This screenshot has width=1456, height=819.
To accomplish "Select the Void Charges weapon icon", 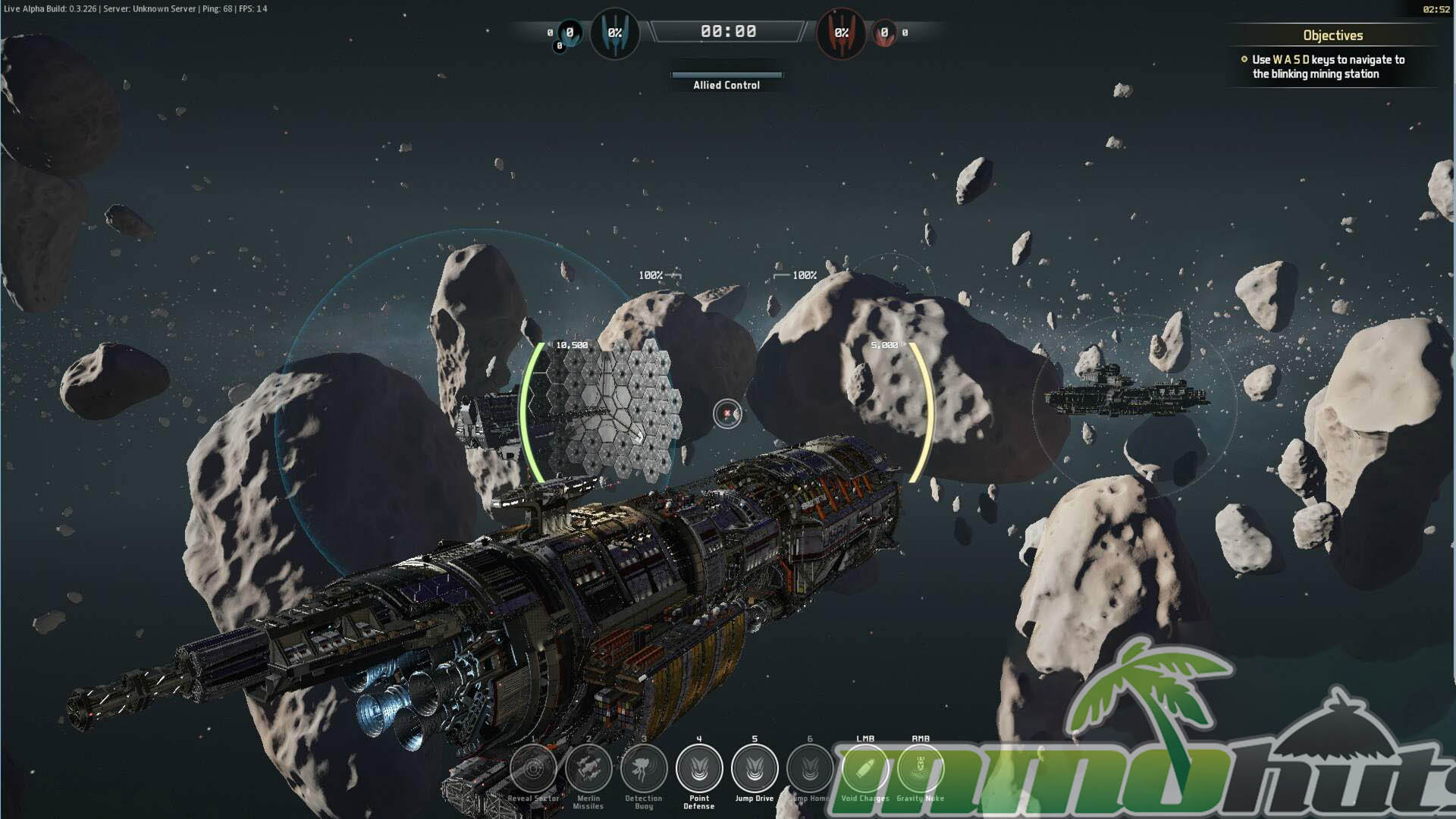I will click(x=865, y=769).
